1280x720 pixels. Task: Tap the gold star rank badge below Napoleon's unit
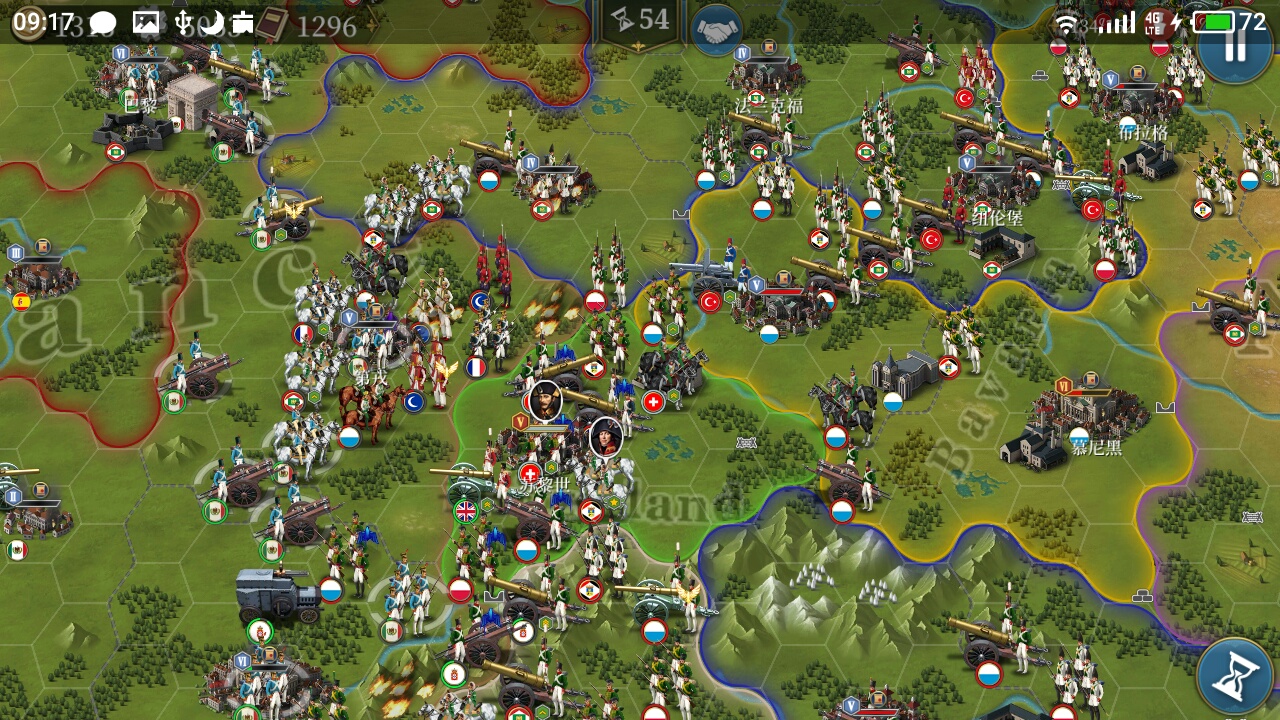(613, 501)
